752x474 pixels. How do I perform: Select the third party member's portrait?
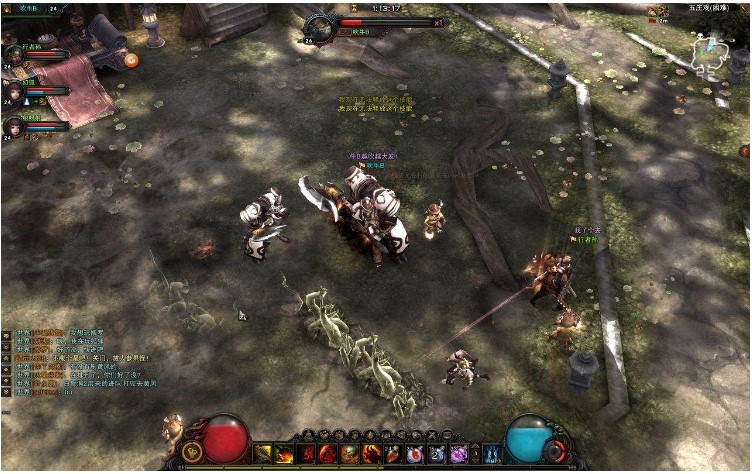pos(13,126)
